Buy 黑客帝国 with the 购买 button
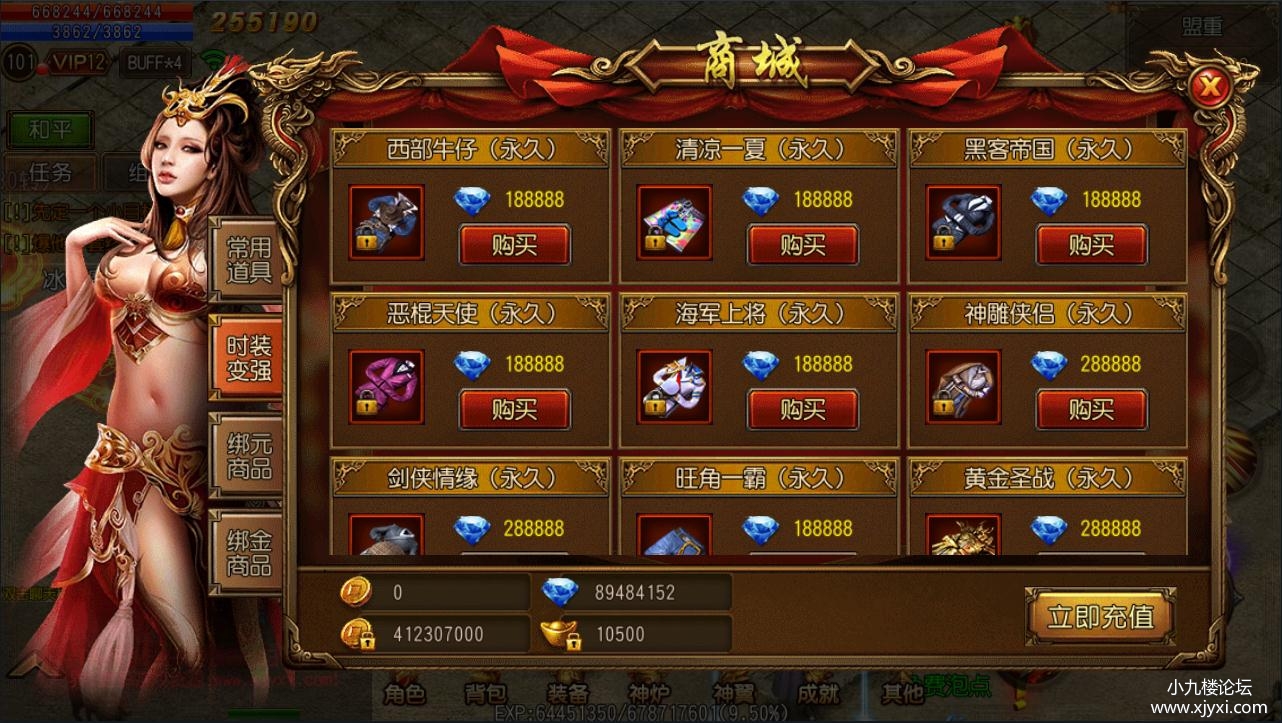 (1092, 243)
